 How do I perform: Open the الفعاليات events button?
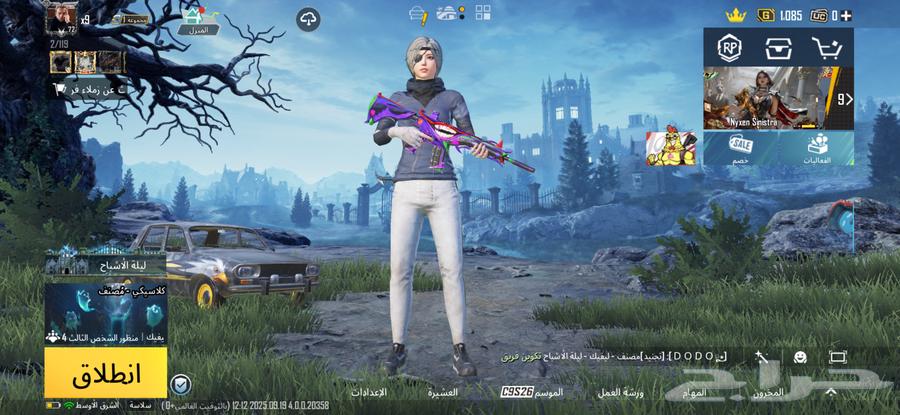(x=819, y=148)
